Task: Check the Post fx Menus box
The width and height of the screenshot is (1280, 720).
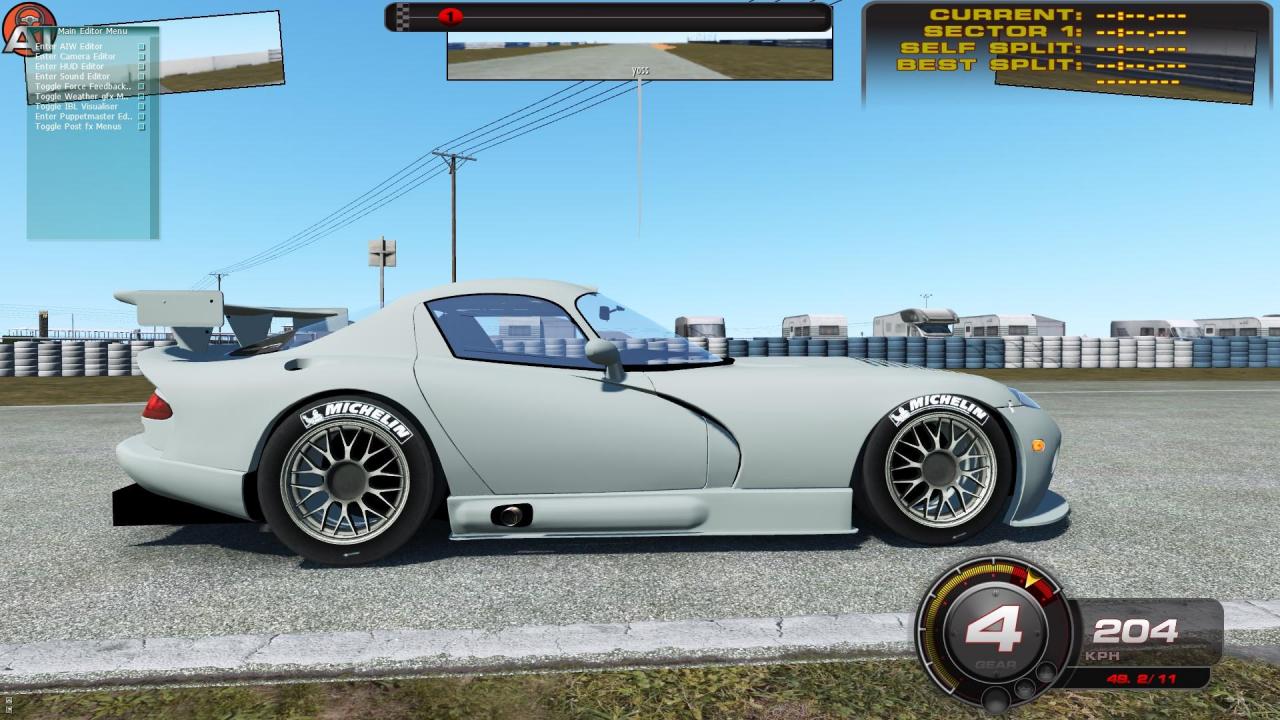Action: coord(141,126)
